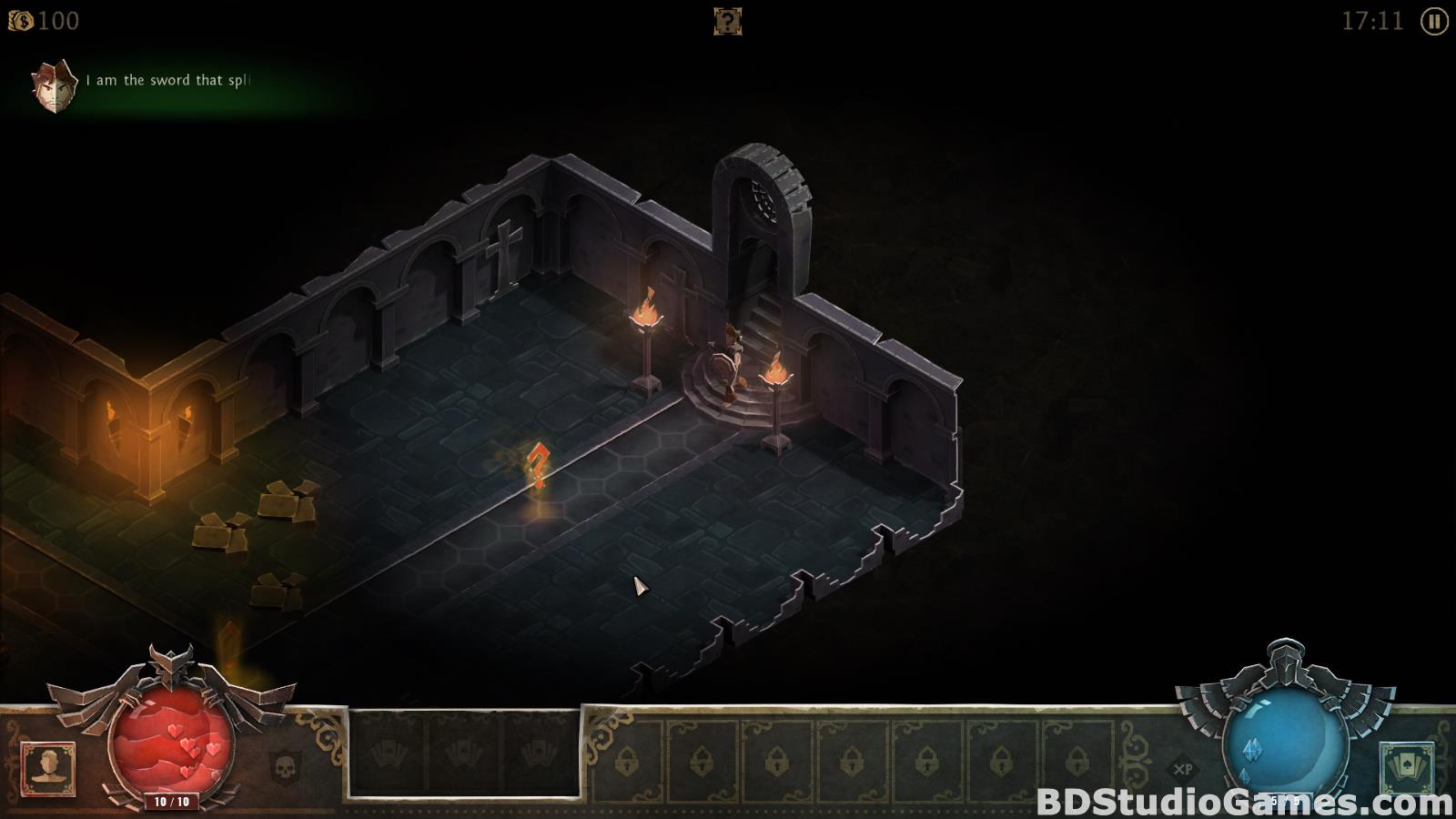Click the skull shield icon
Image resolution: width=1456 pixels, height=819 pixels.
click(x=285, y=767)
